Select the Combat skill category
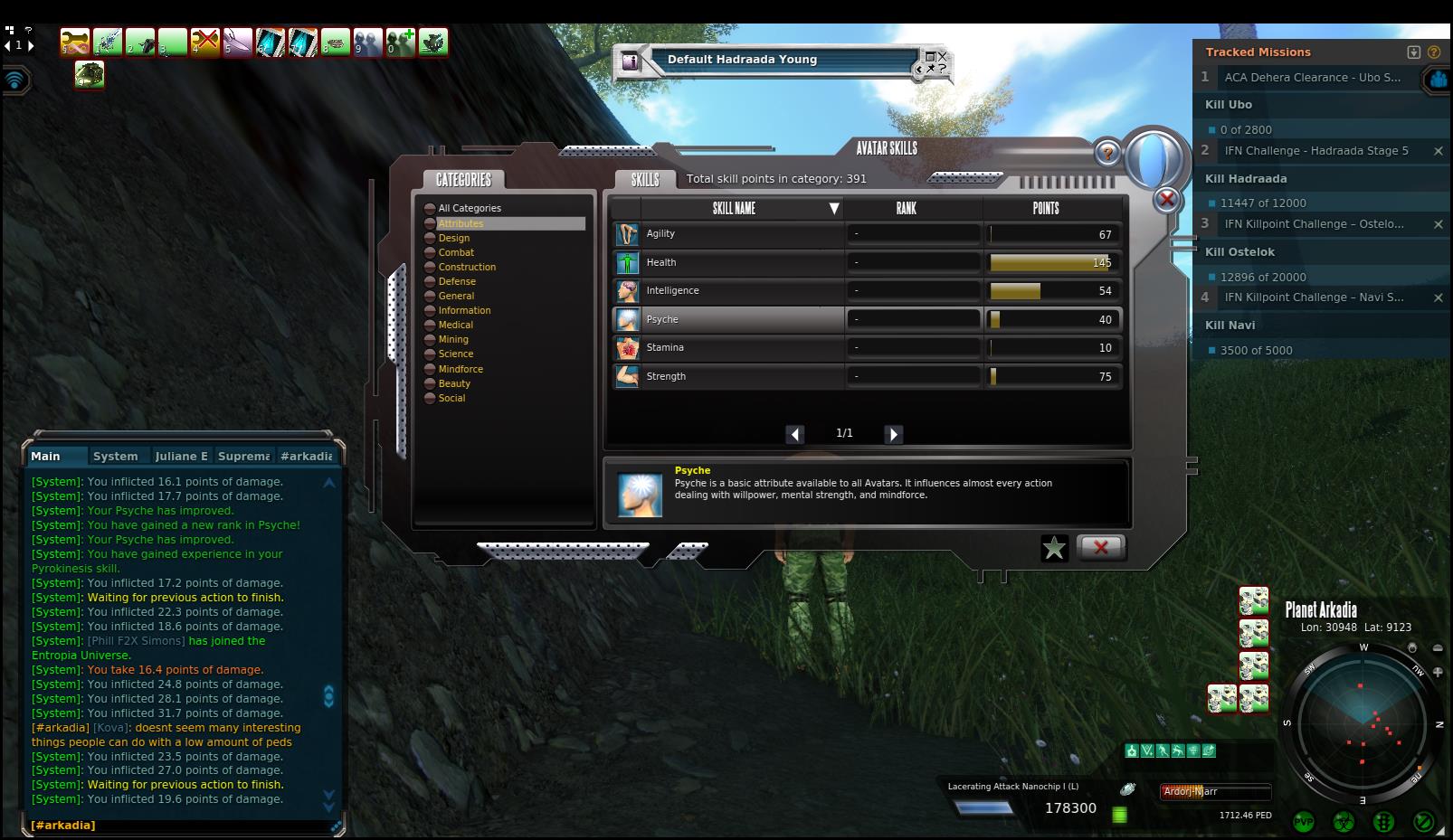Image resolution: width=1453 pixels, height=840 pixels. [x=456, y=252]
